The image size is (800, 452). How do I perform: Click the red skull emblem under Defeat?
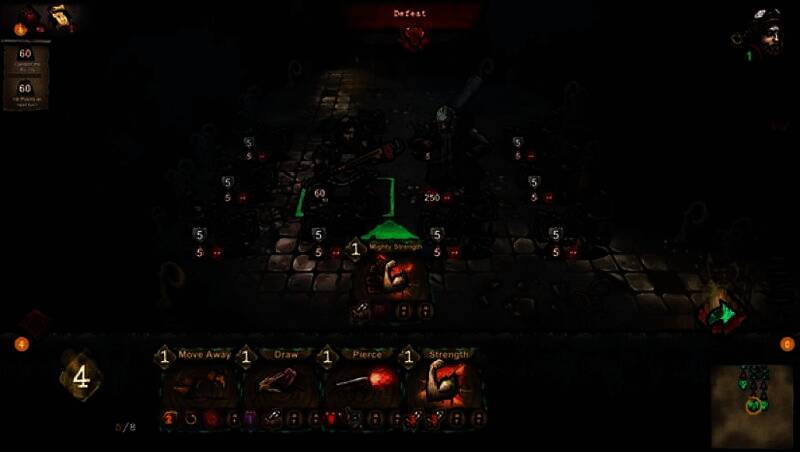click(413, 38)
